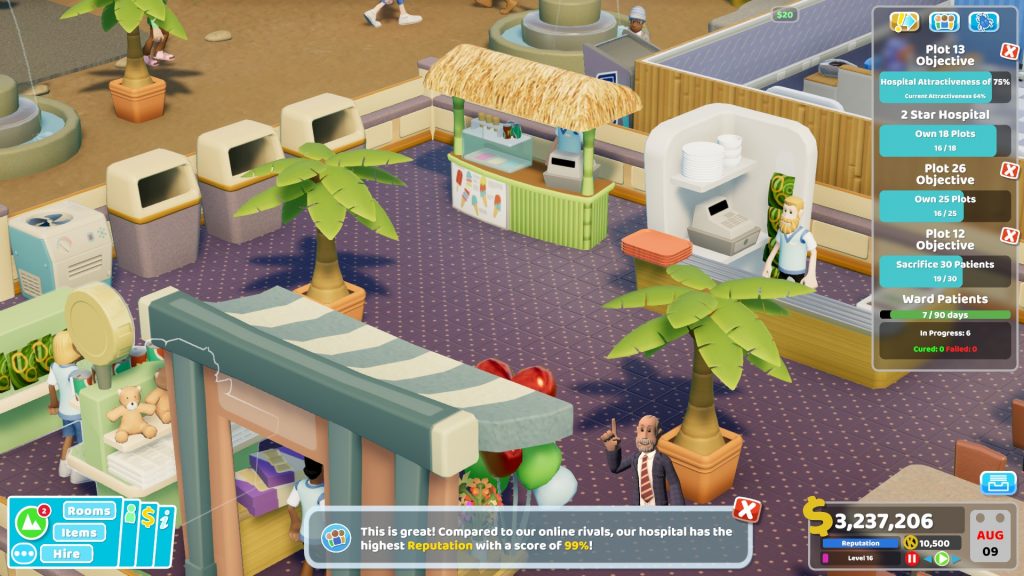Increase game speed with the right arrow

pos(955,558)
